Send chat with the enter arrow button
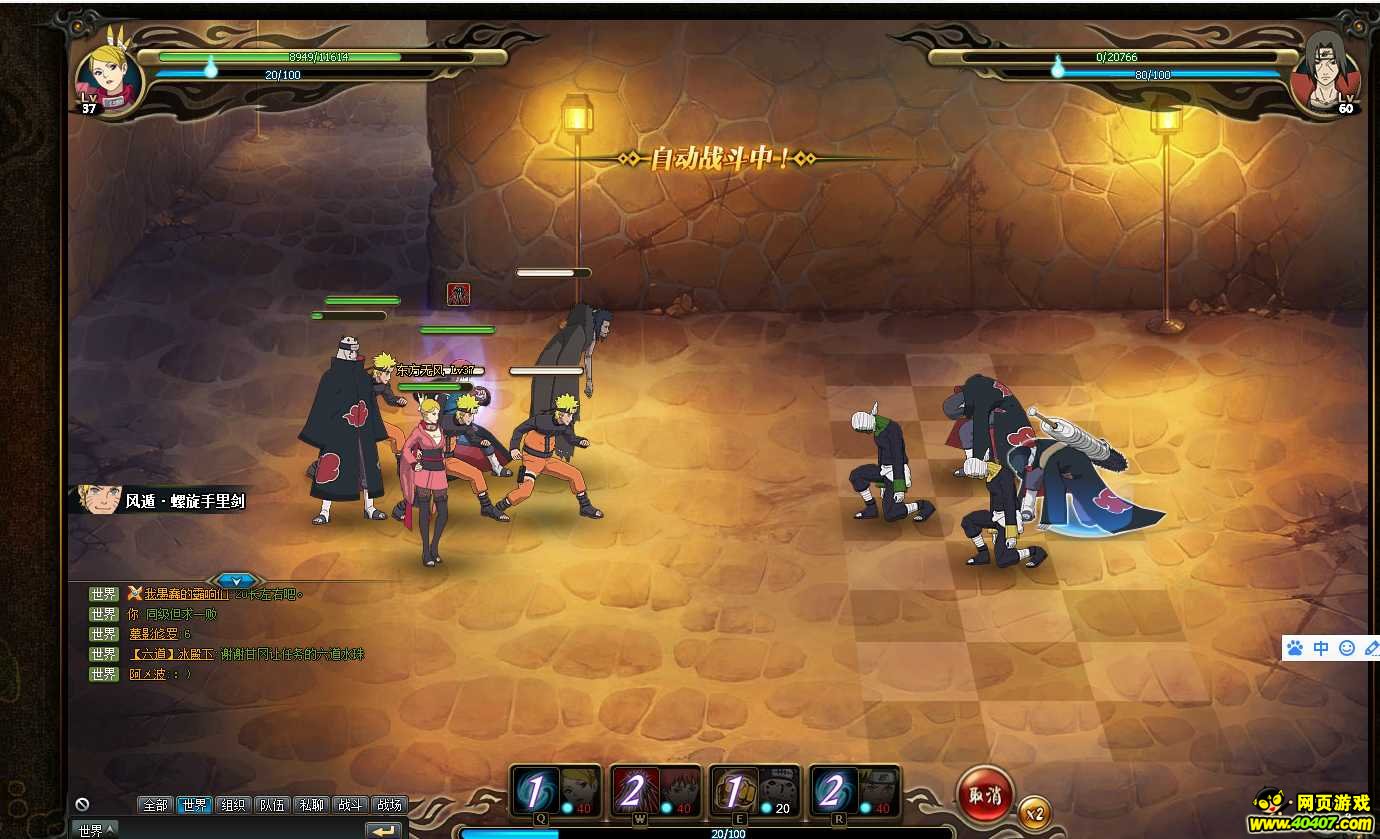This screenshot has width=1380, height=839. [383, 830]
